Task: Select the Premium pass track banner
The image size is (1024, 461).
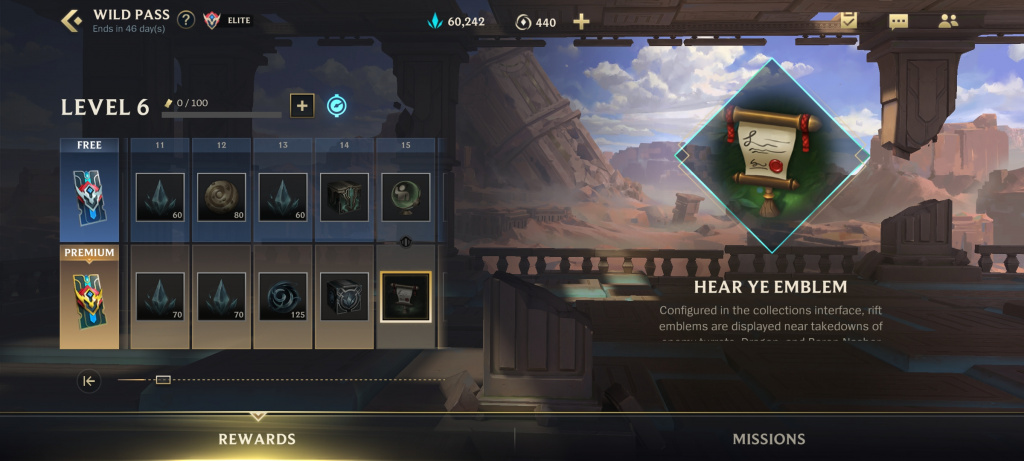Action: click(x=89, y=297)
